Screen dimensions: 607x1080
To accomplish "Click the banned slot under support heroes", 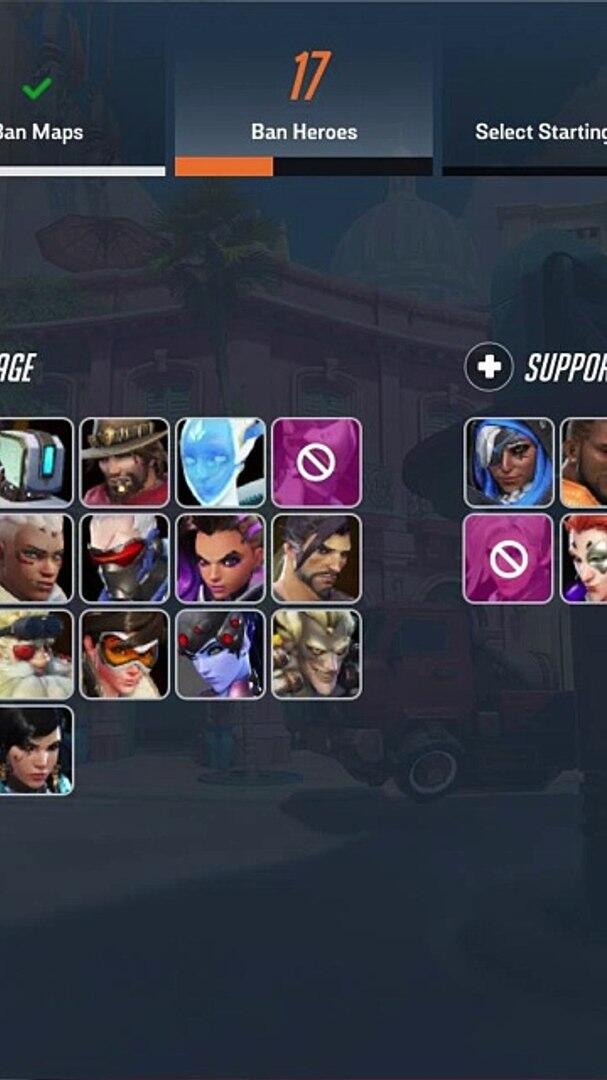I will click(x=509, y=558).
